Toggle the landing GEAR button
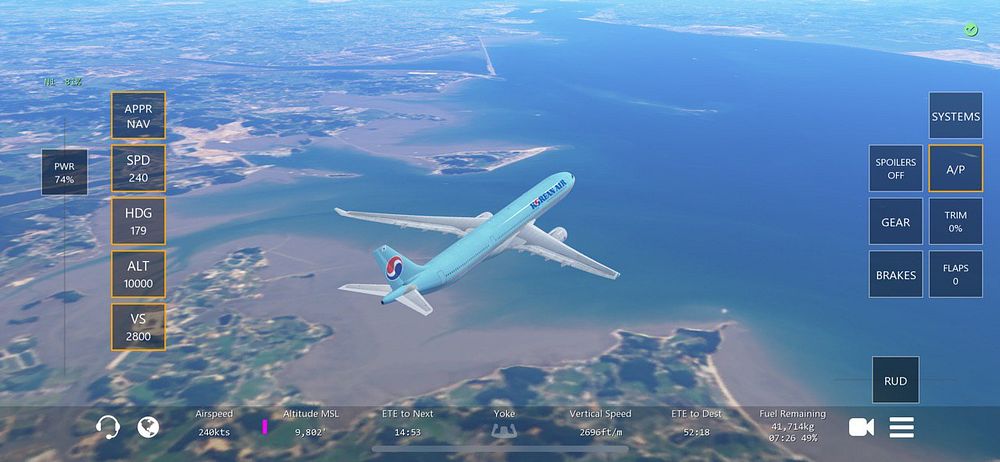The width and height of the screenshot is (1000, 462). tap(895, 222)
